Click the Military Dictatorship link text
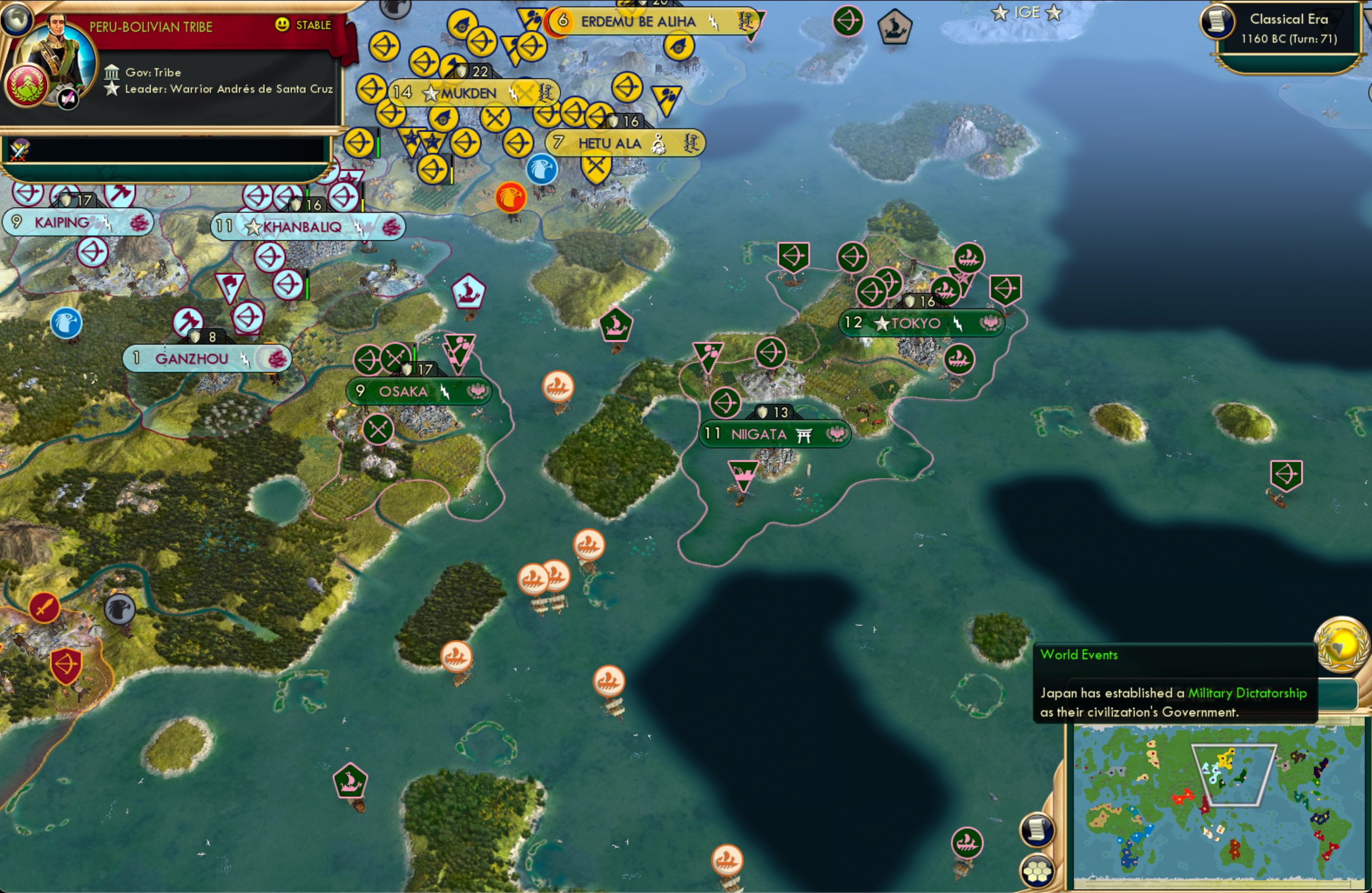The width and height of the screenshot is (1372, 893). point(1247,694)
